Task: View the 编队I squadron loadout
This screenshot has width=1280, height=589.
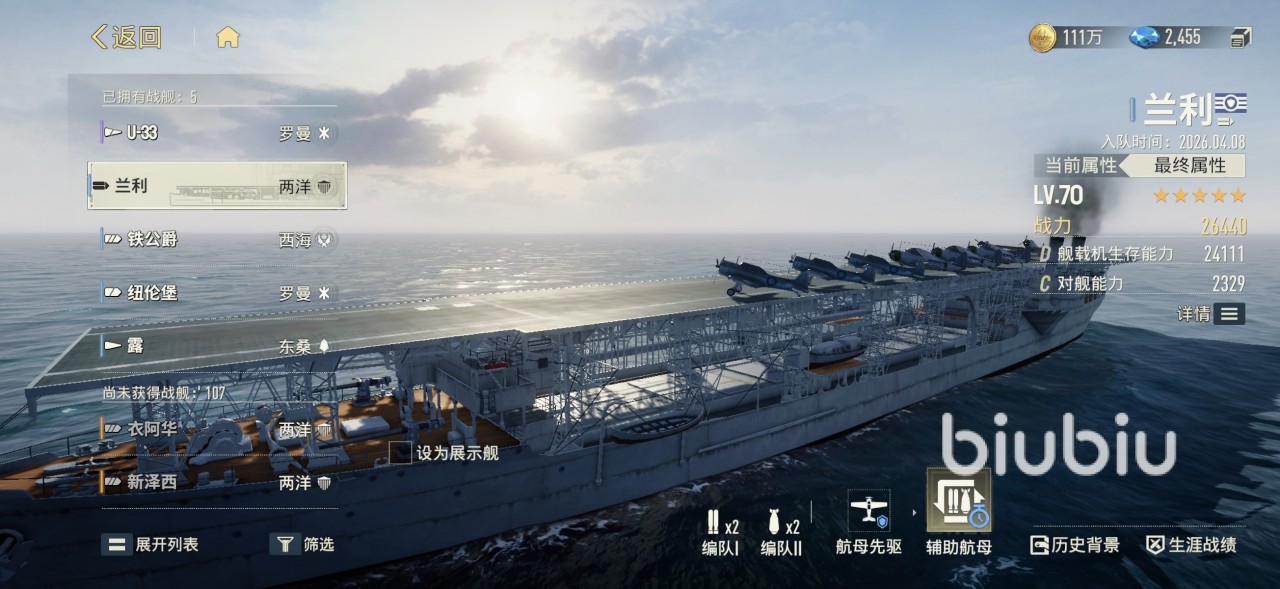Action: coord(720,533)
